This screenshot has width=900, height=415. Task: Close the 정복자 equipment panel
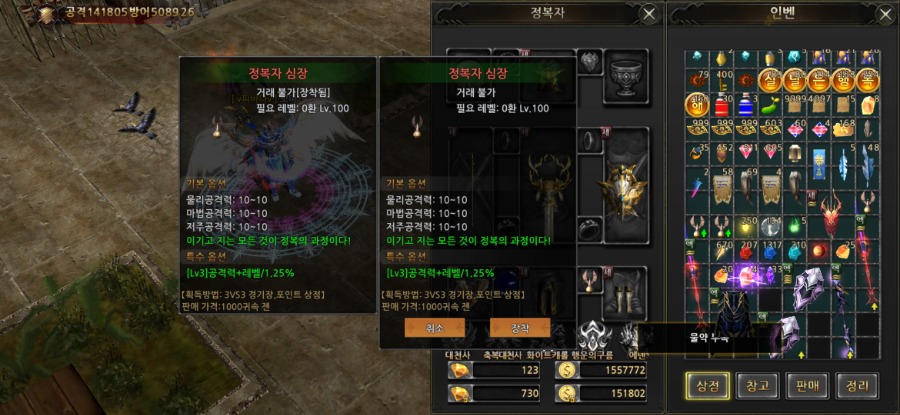(x=649, y=14)
